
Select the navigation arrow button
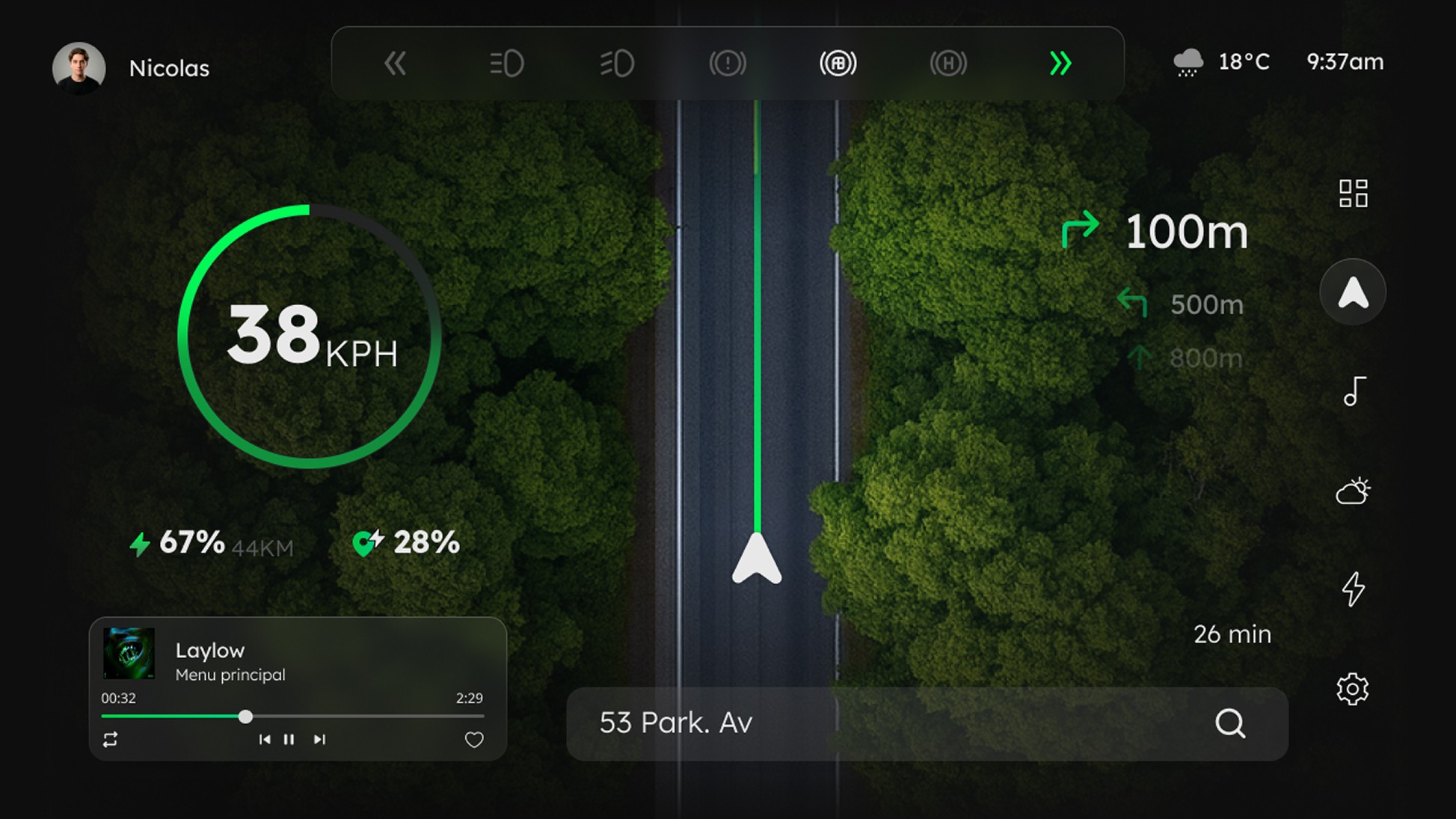point(1353,292)
